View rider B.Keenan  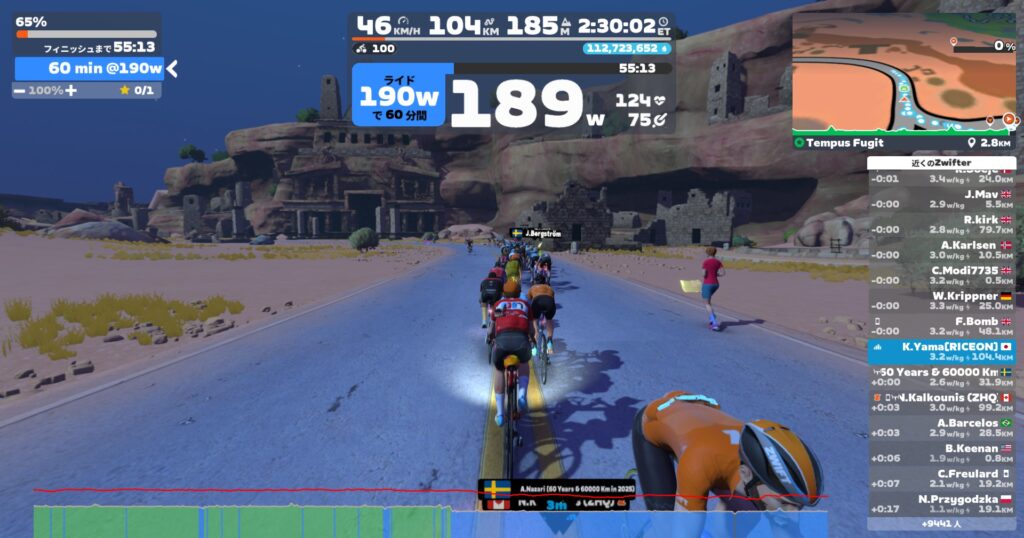[x=941, y=453]
